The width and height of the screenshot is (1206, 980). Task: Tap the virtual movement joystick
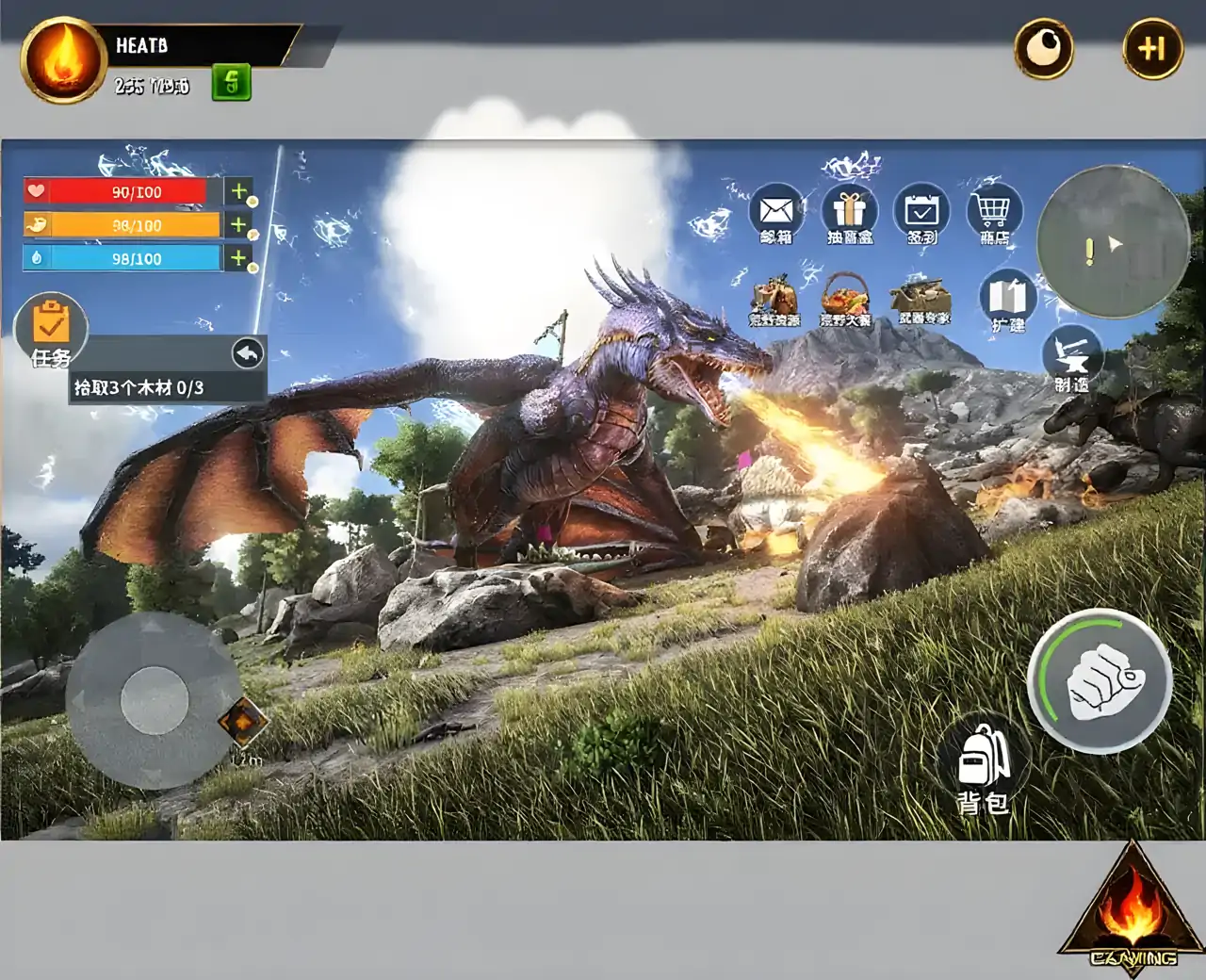[x=155, y=700]
